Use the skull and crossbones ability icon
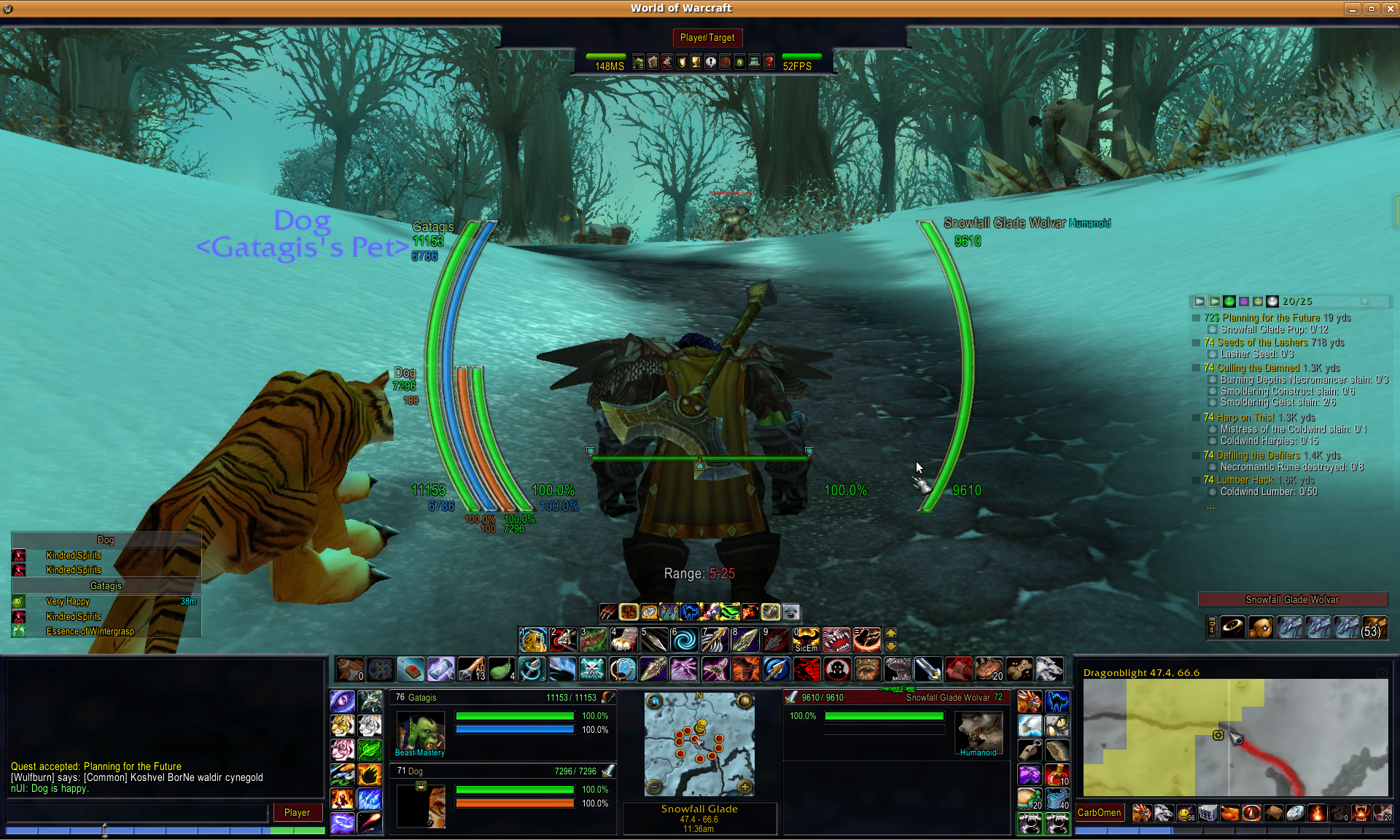The width and height of the screenshot is (1400, 840). 592,669
